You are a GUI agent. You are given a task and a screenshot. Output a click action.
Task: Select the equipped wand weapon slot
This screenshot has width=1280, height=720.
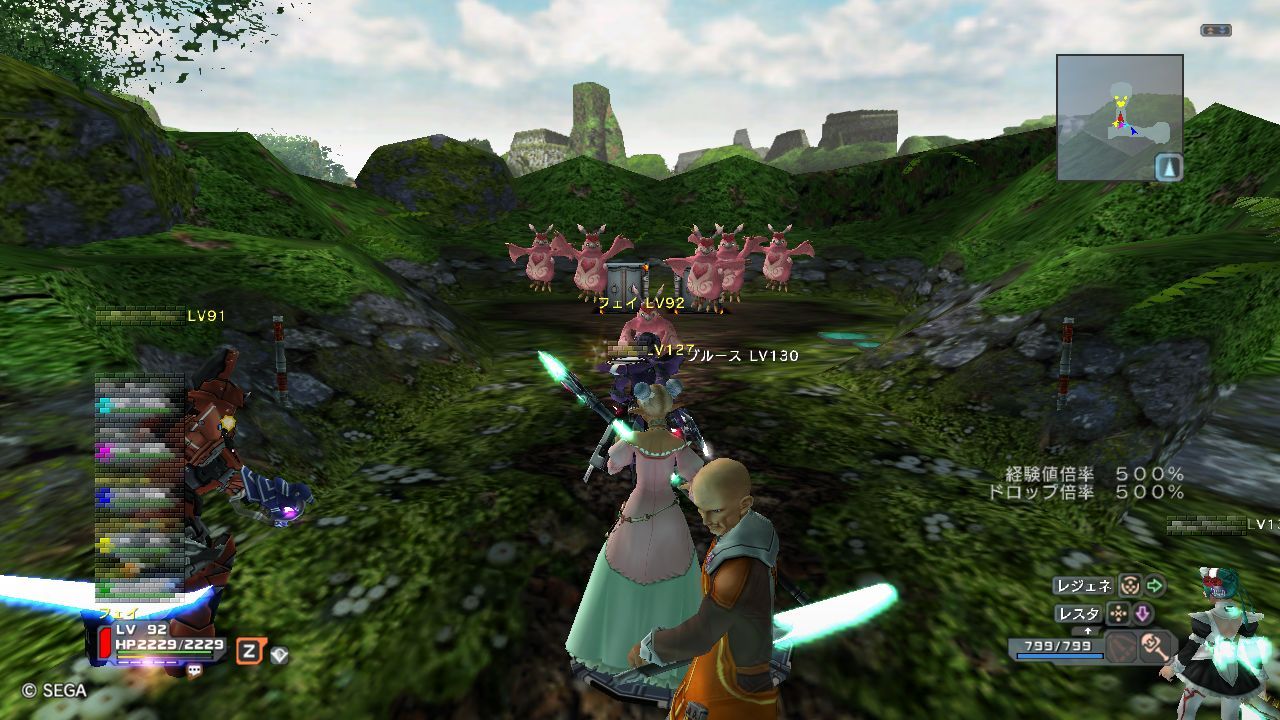[1155, 647]
